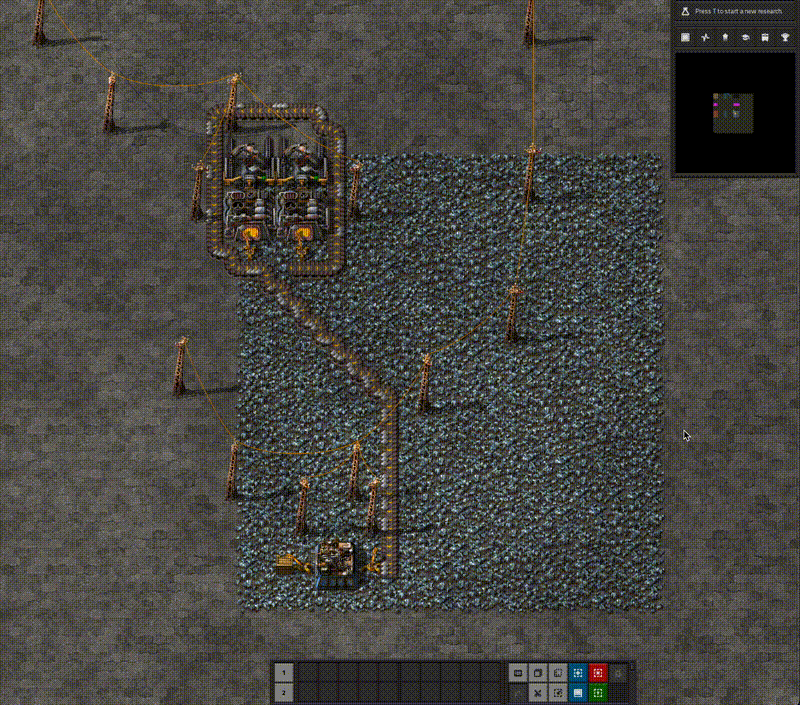Open the graduation cap tips icon
Image resolution: width=800 pixels, height=705 pixels.
(x=745, y=37)
